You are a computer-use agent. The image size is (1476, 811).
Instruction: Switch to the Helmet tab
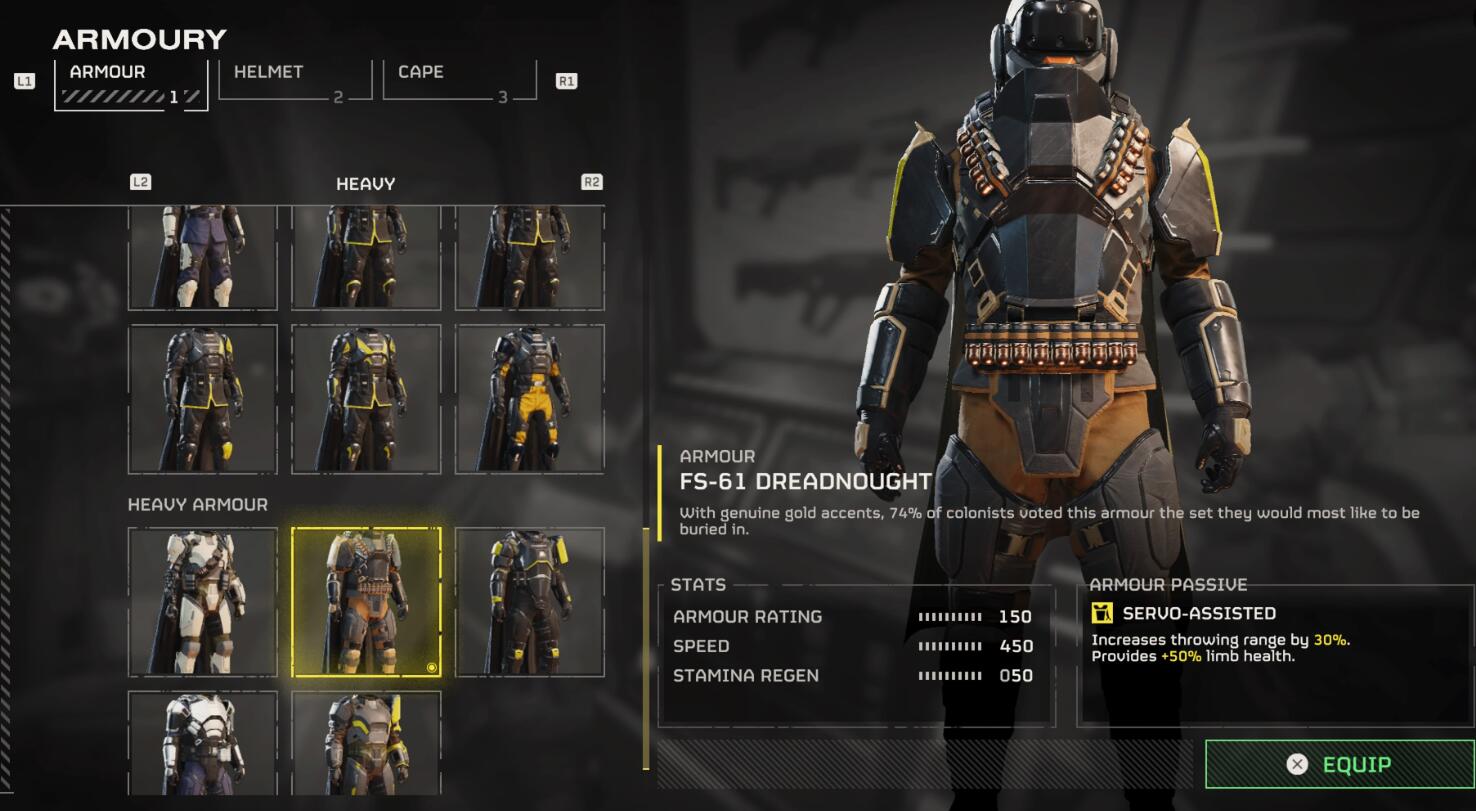[294, 79]
